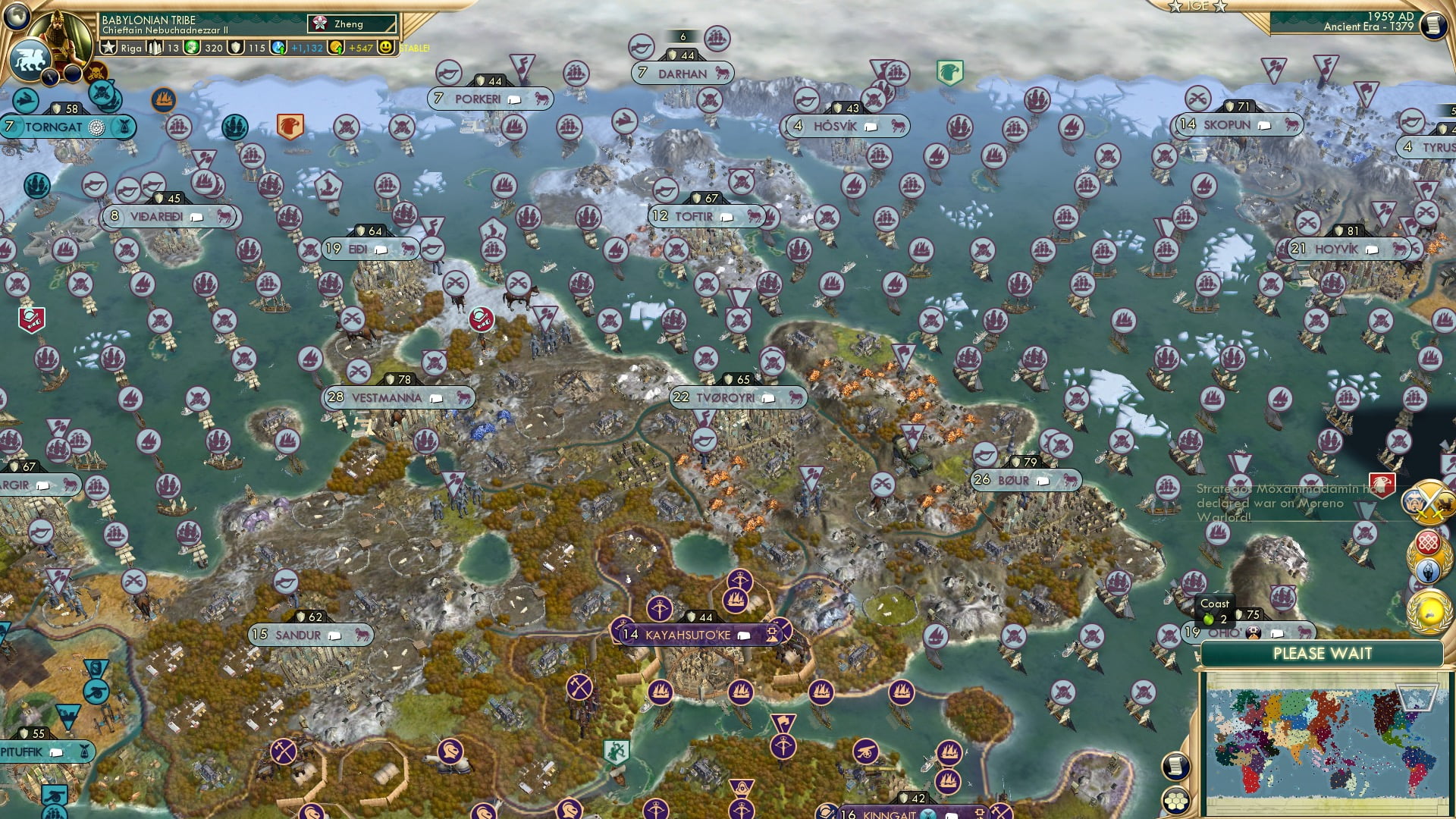Open the Riga capital star icon
Screen dimensions: 1456x819
tap(108, 48)
